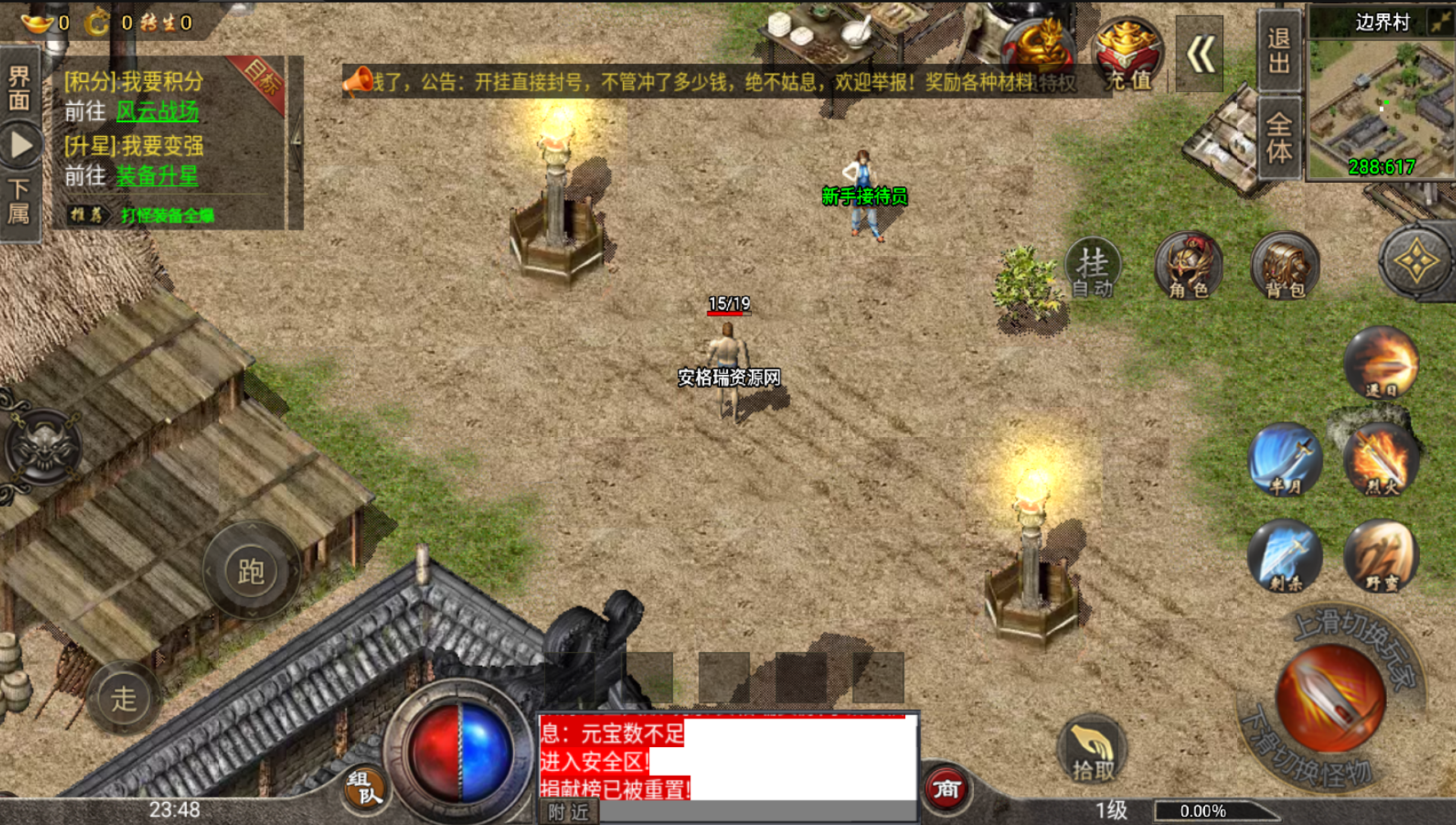Switch movement to 走 walk
1456x825 pixels.
coord(124,698)
